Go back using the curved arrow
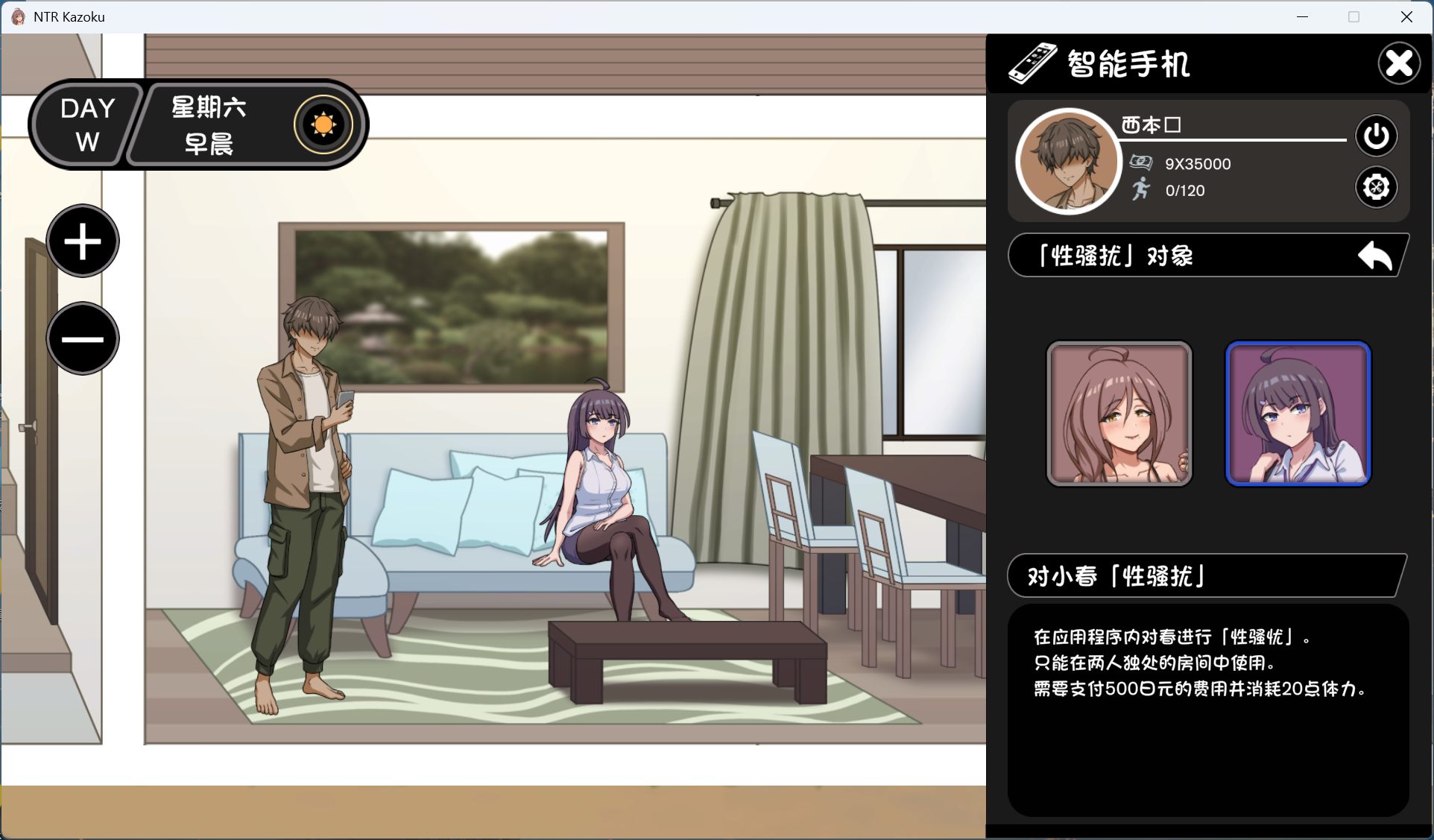Viewport: 1434px width, 840px height. (1375, 257)
